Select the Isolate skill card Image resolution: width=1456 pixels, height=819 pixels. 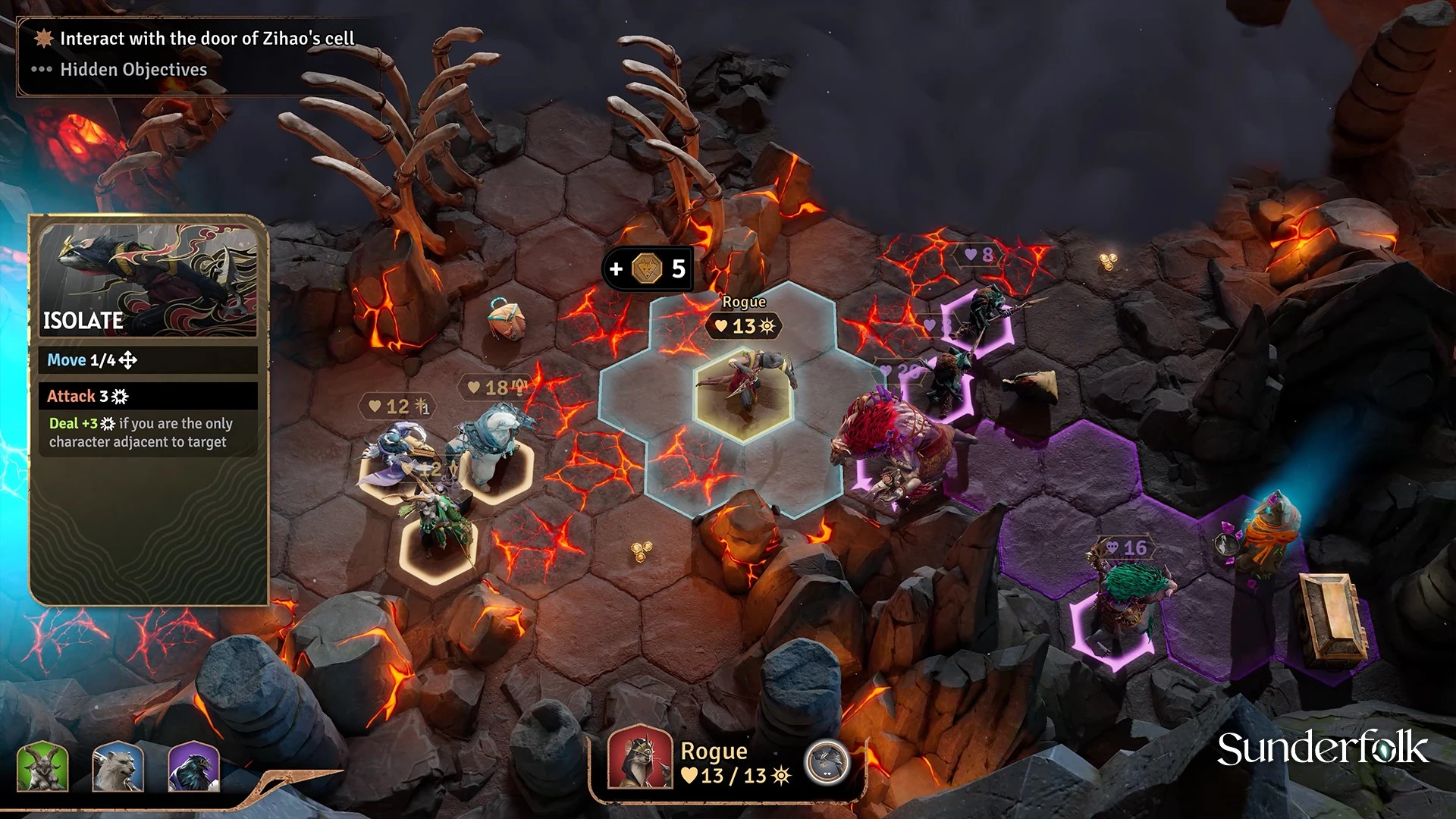click(x=149, y=281)
